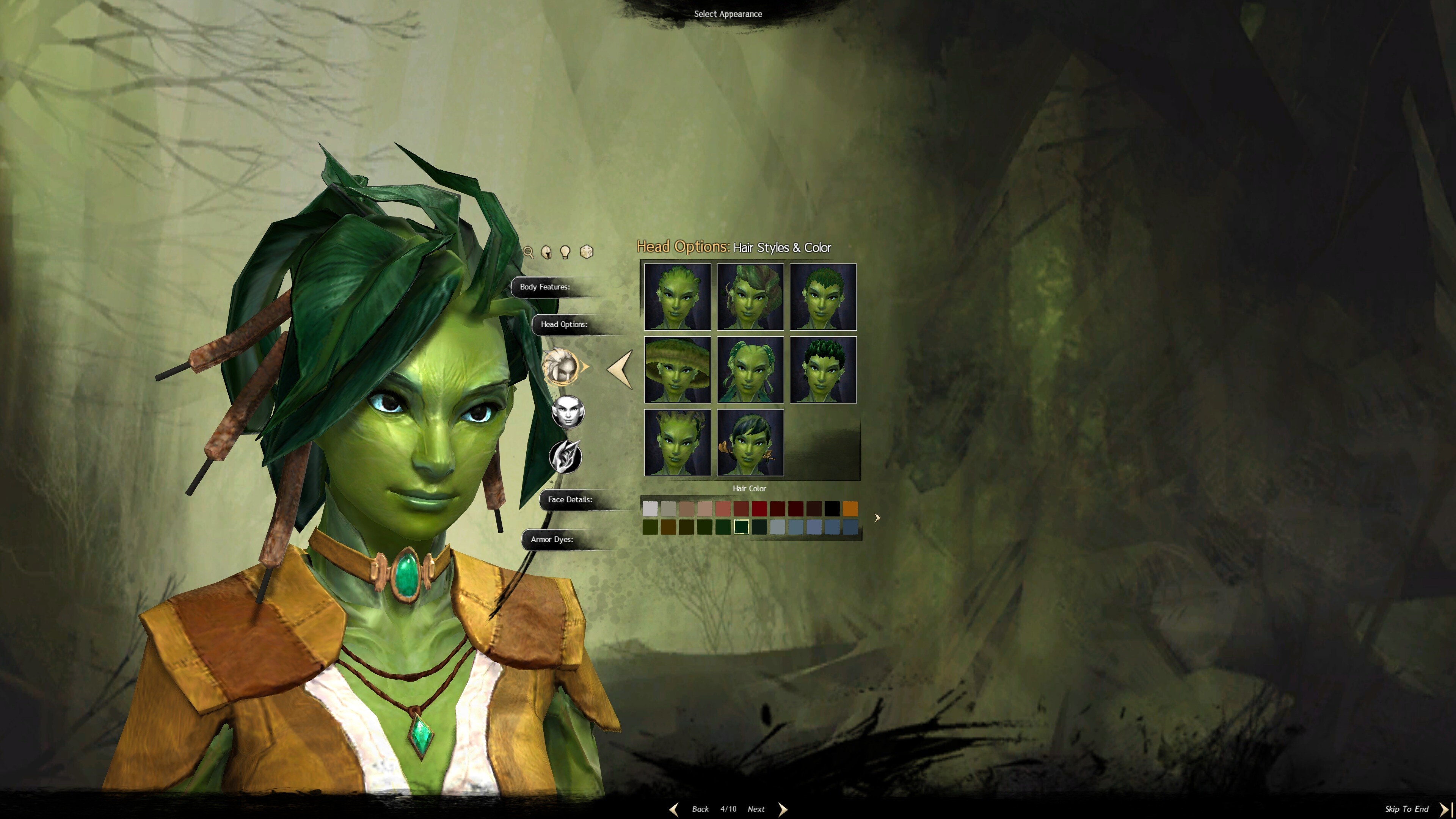Randomize appearance with the dice icon
The image size is (1456, 819).
587,251
